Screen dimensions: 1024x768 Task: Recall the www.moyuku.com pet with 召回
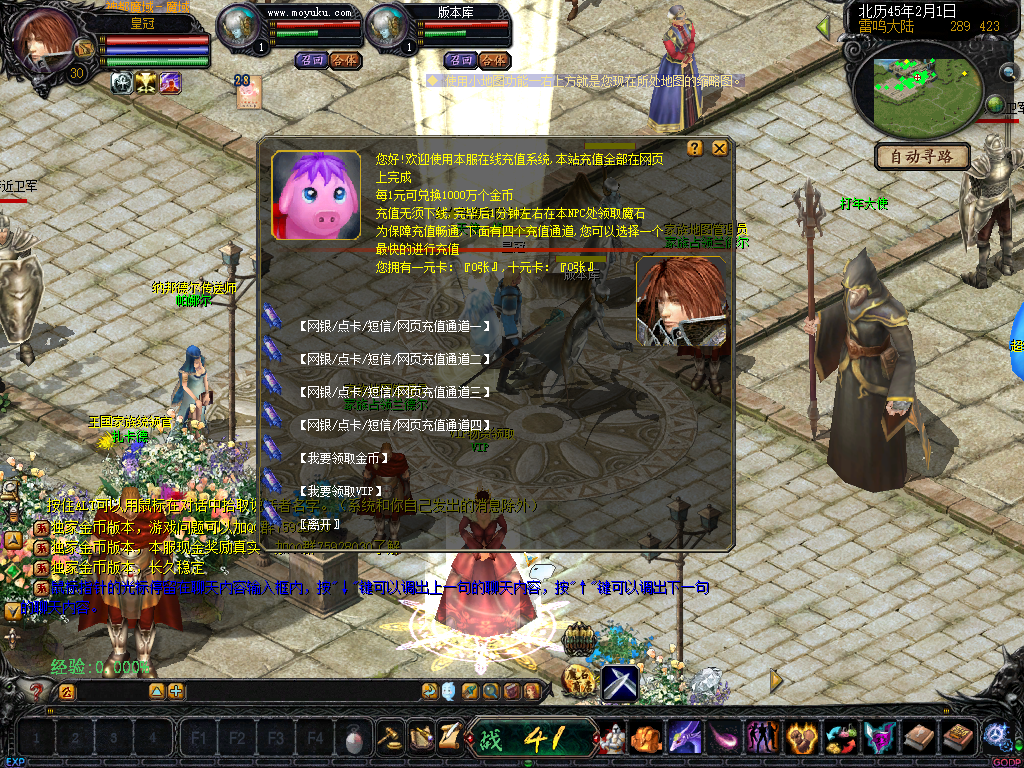click(x=310, y=60)
